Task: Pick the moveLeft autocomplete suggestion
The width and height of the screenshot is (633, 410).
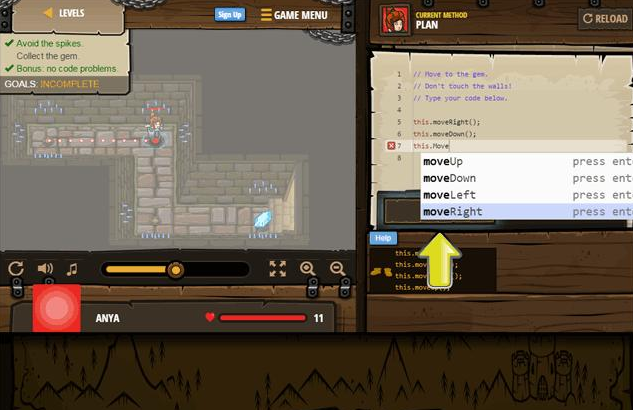Action: point(449,195)
